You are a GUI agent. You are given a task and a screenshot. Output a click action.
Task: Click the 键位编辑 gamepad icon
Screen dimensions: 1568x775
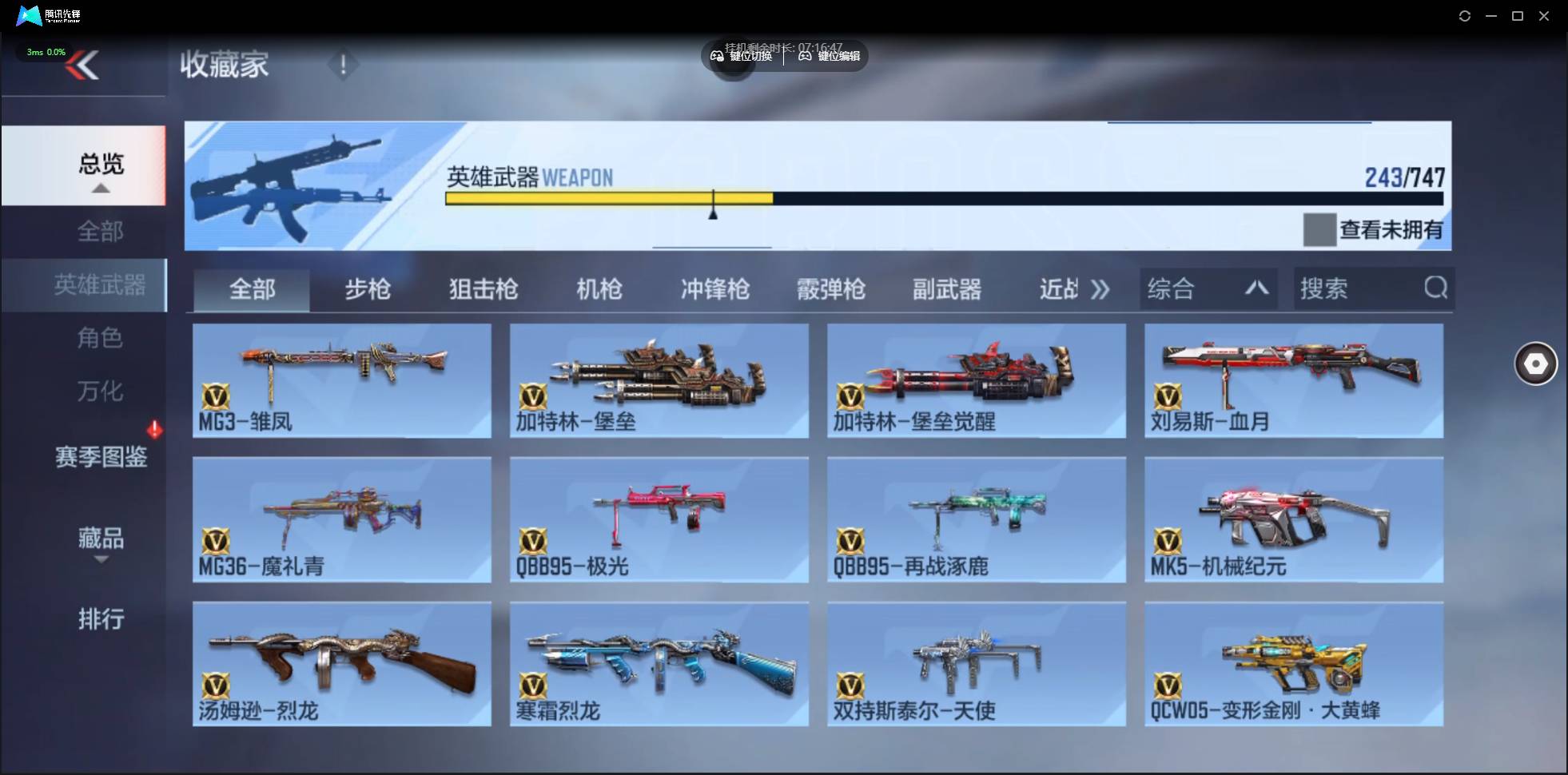click(x=807, y=56)
